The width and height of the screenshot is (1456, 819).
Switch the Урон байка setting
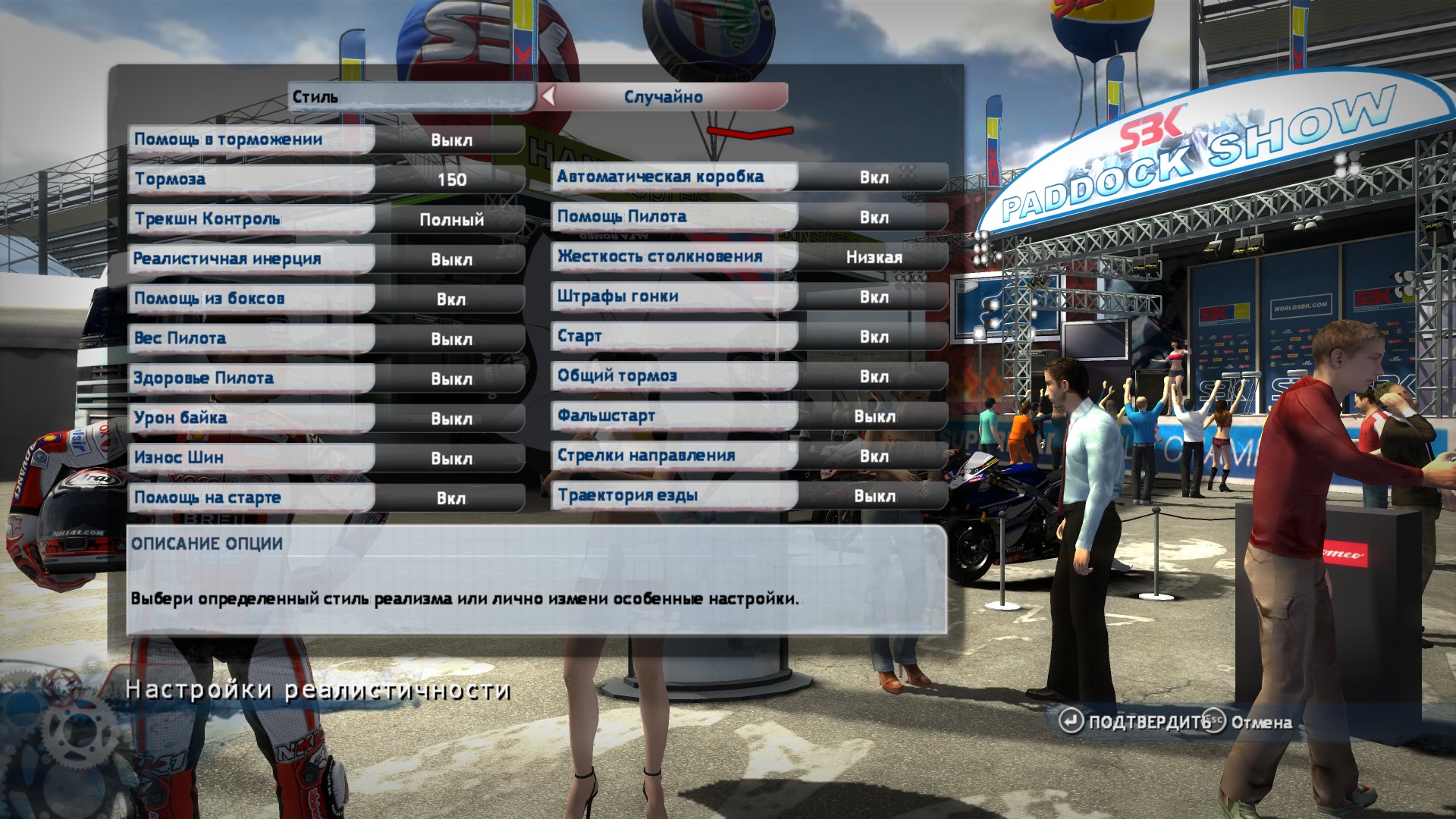pyautogui.click(x=326, y=419)
